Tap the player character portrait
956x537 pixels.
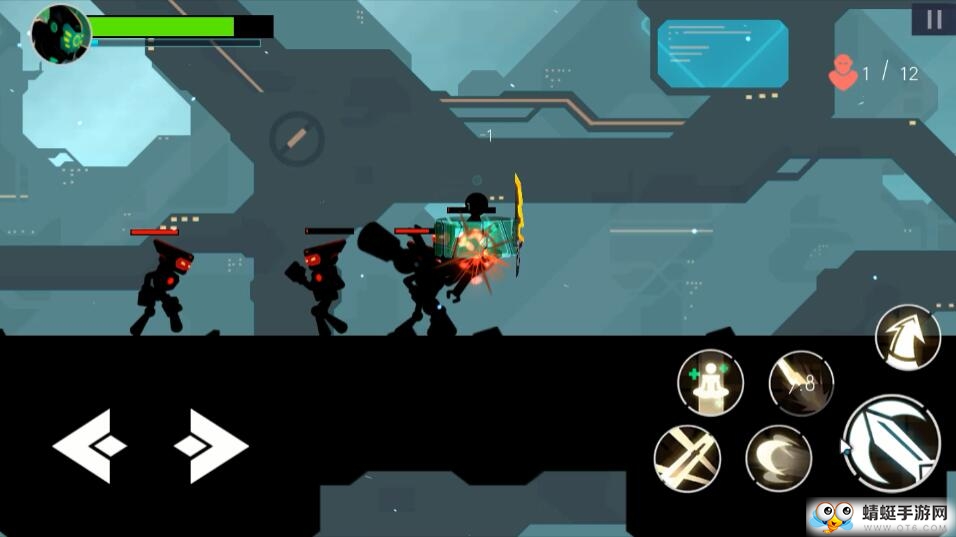[61, 33]
